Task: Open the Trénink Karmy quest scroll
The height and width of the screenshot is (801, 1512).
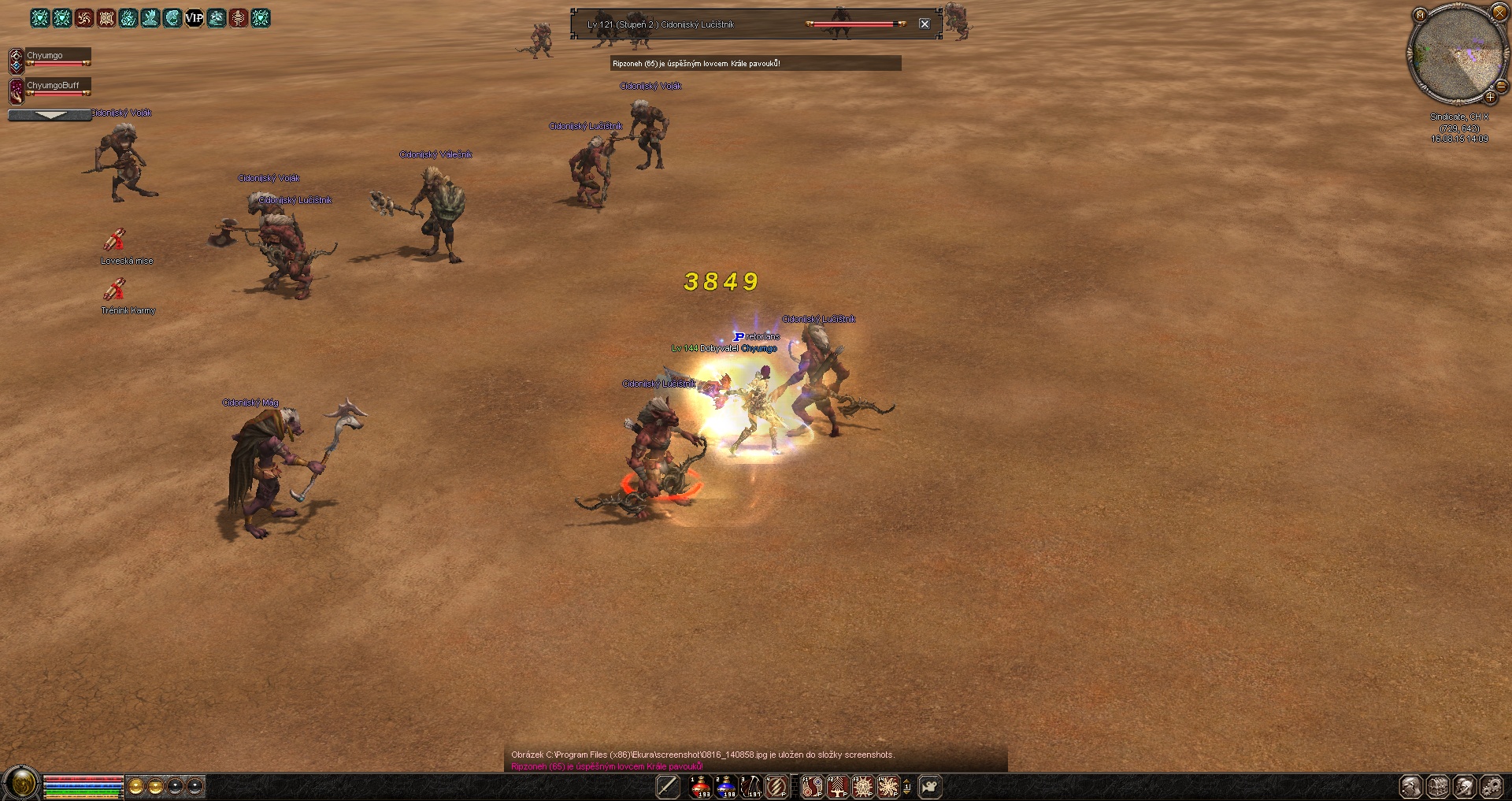Action: pos(115,290)
